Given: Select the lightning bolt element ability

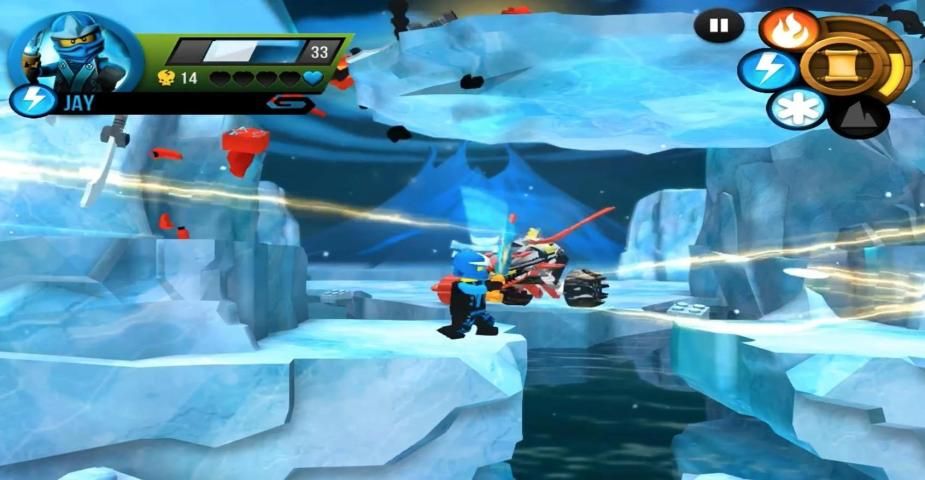Looking at the screenshot, I should pyautogui.click(x=768, y=71).
